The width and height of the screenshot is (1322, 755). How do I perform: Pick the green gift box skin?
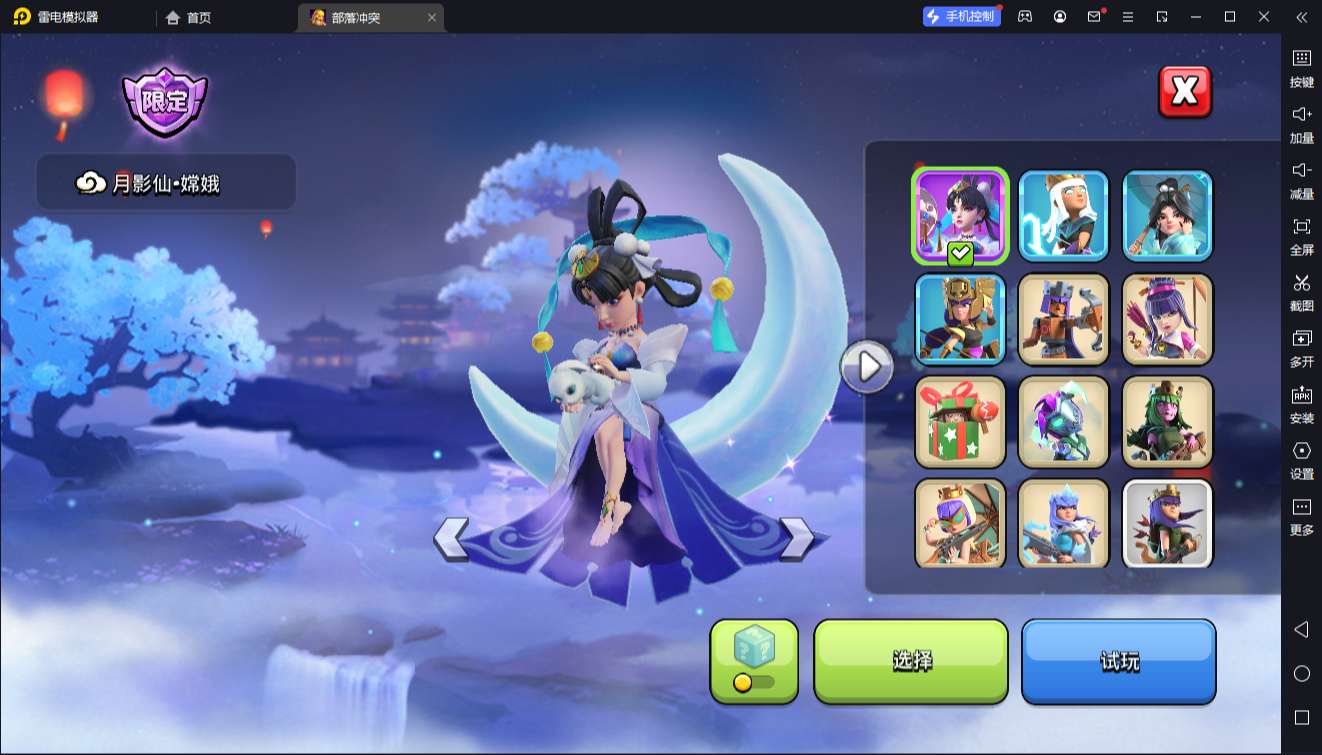point(960,422)
